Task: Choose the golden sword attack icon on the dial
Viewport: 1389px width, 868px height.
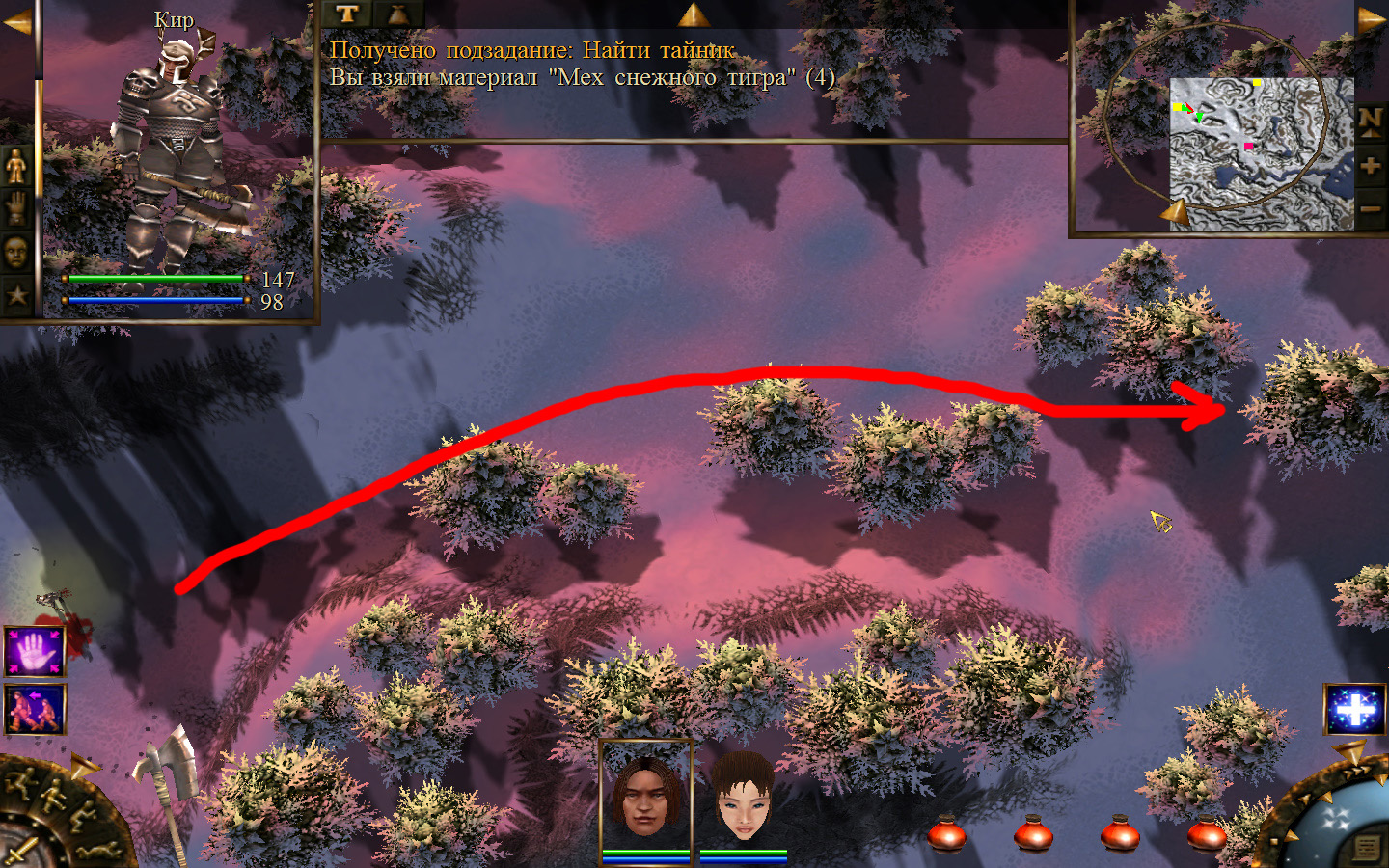Action: click(x=23, y=851)
